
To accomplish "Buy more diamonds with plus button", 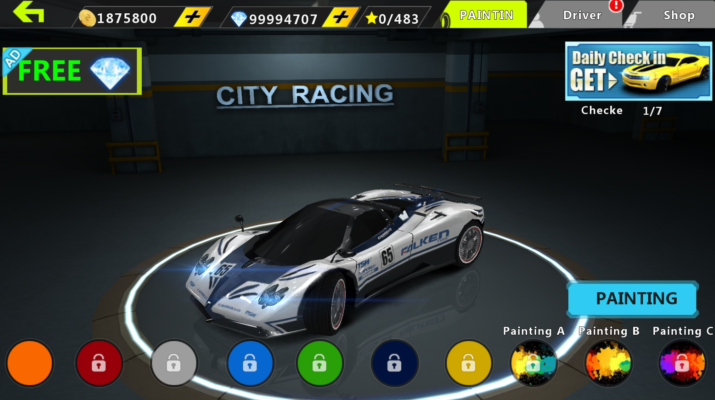I will tap(342, 17).
